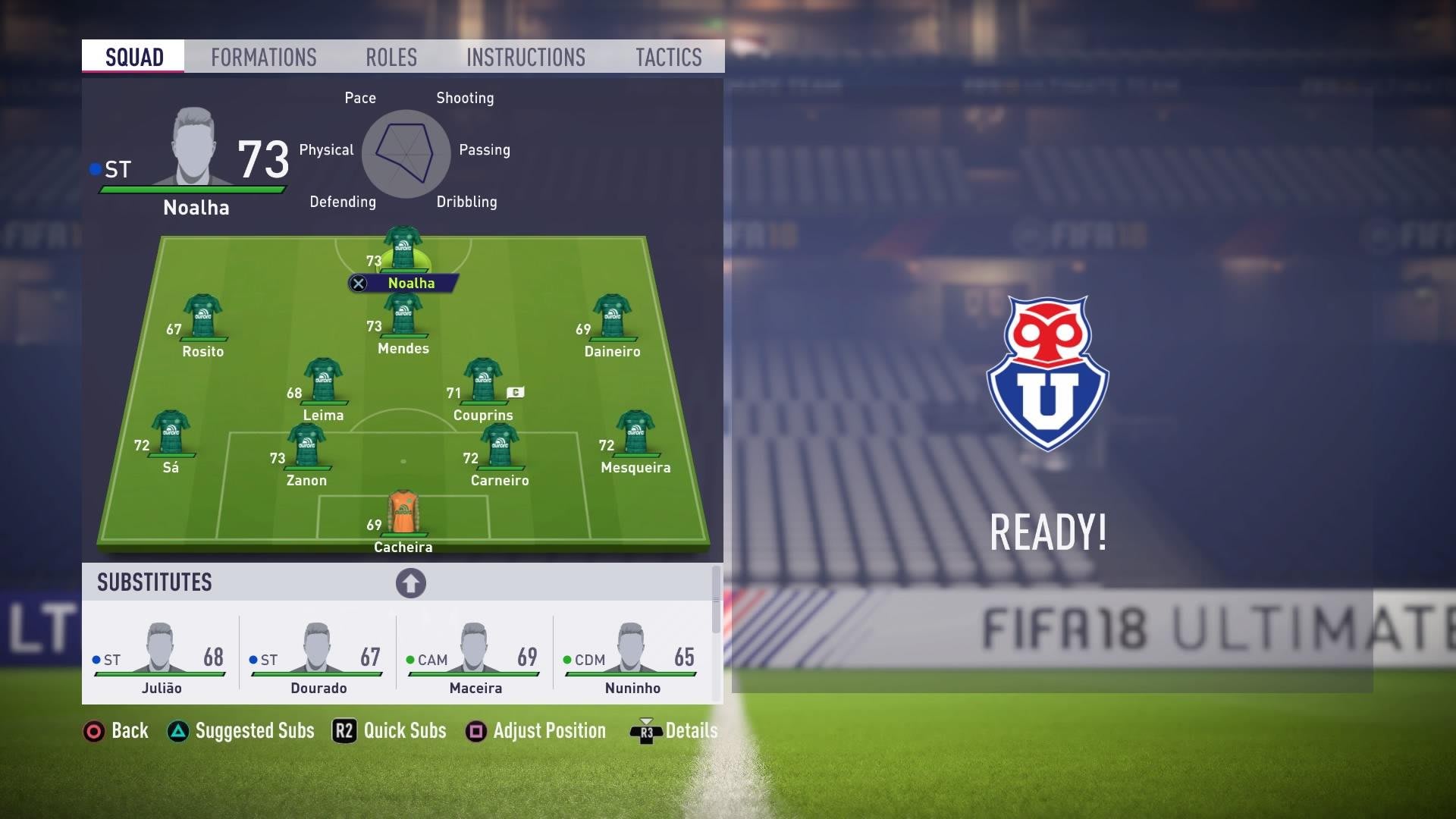Image resolution: width=1456 pixels, height=819 pixels.
Task: Choose Mendes on the pitch
Action: (403, 317)
